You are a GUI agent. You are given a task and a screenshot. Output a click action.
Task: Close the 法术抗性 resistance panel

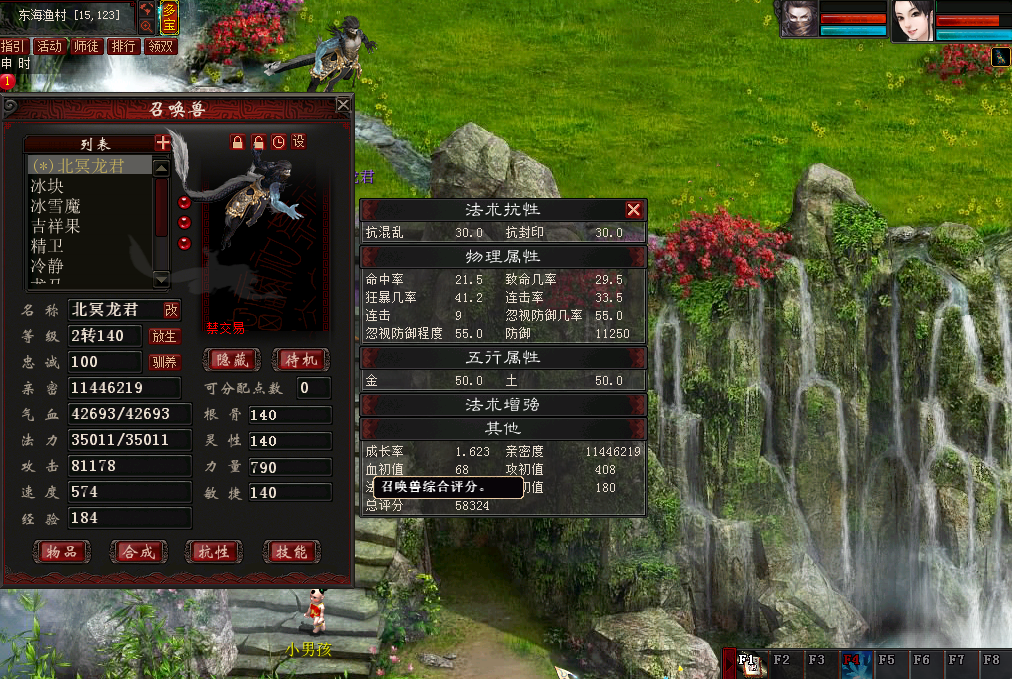coord(633,210)
